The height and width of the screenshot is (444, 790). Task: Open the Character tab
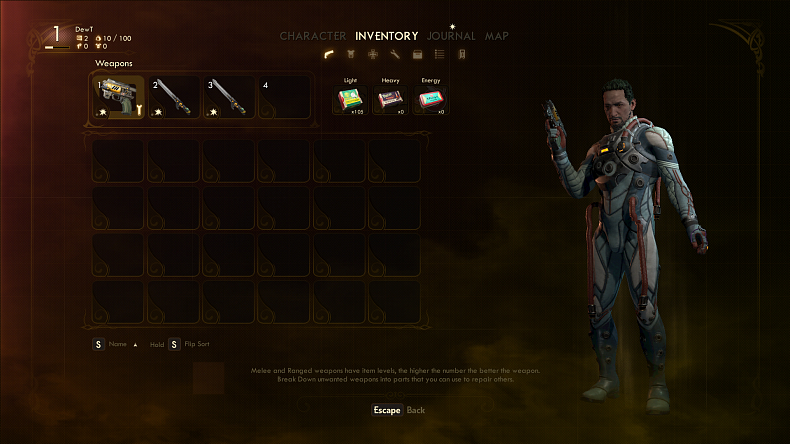click(312, 36)
